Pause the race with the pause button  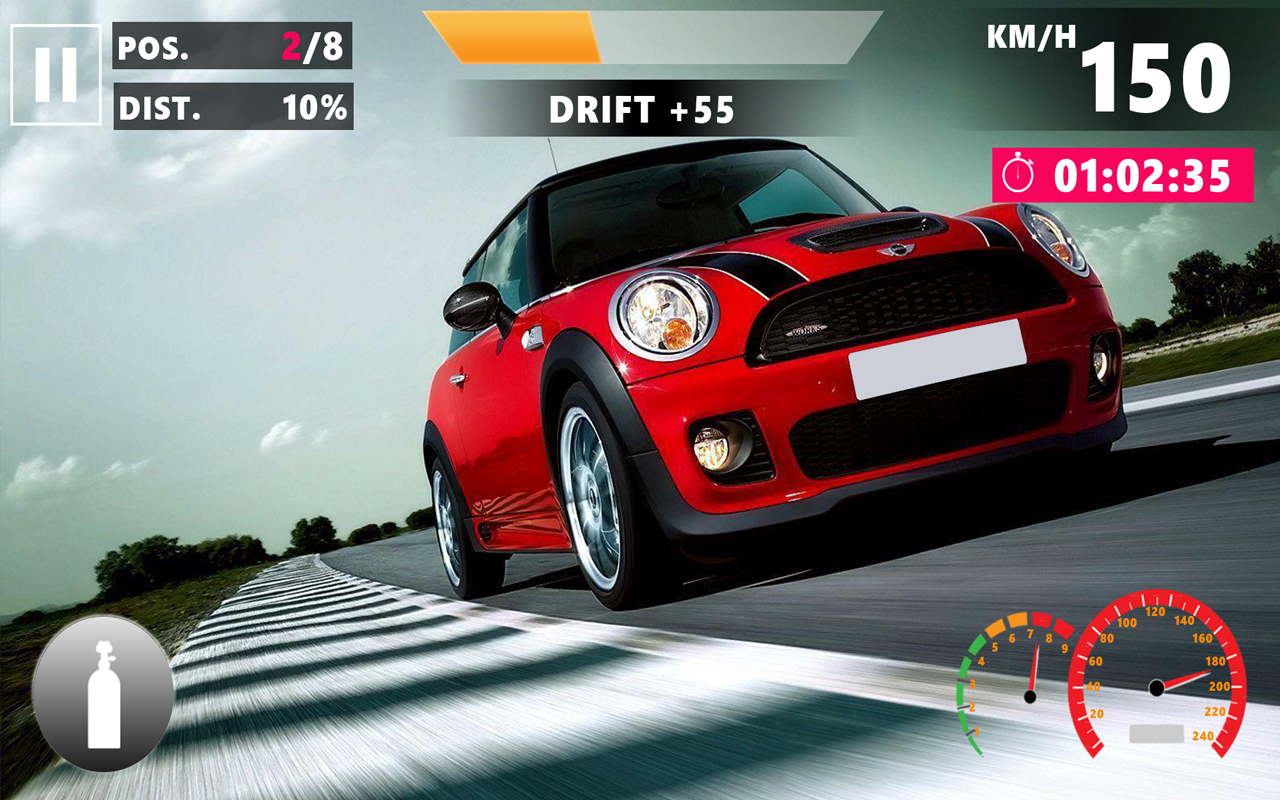[56, 75]
